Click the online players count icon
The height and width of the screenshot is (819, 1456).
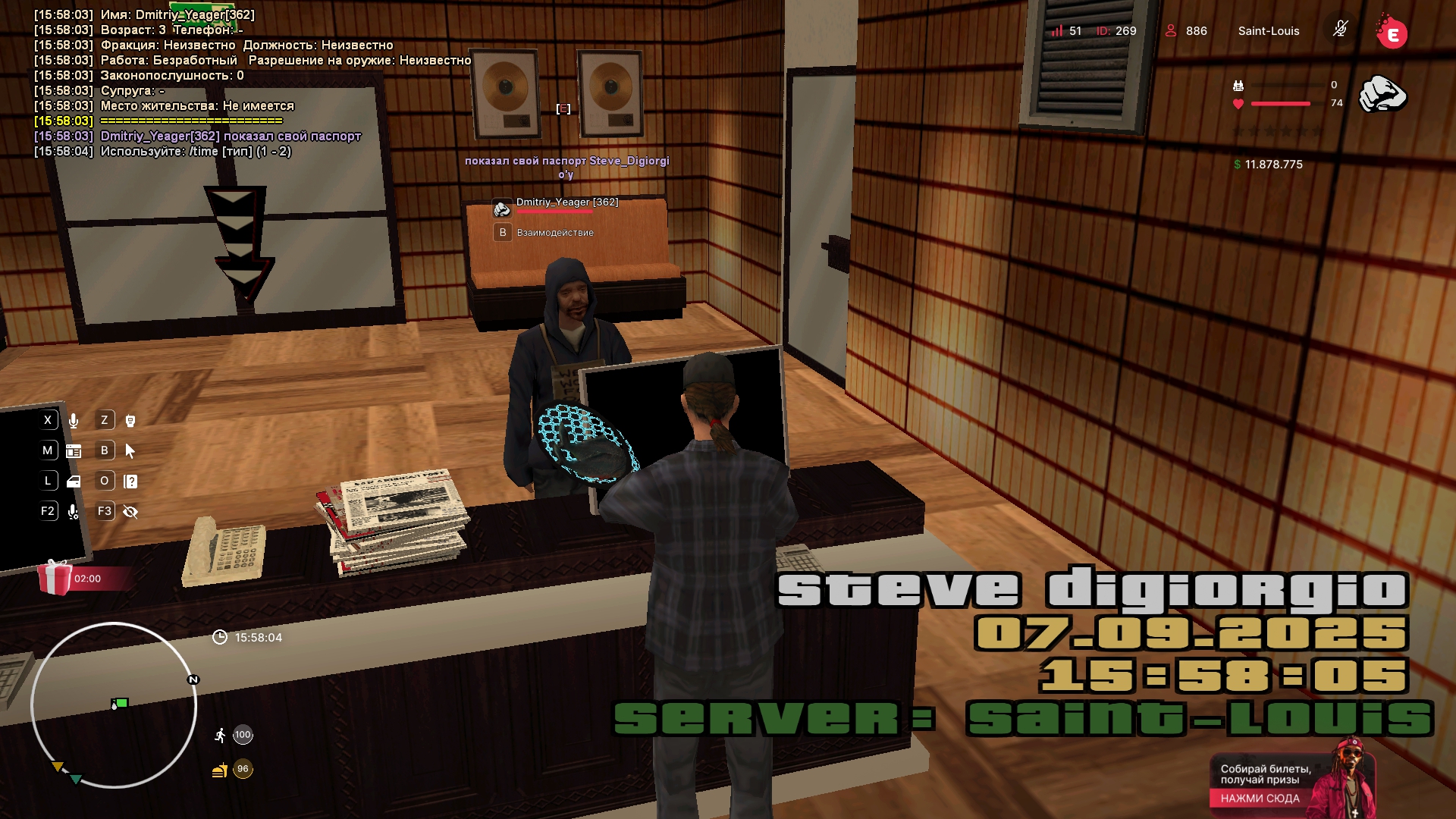[1171, 30]
